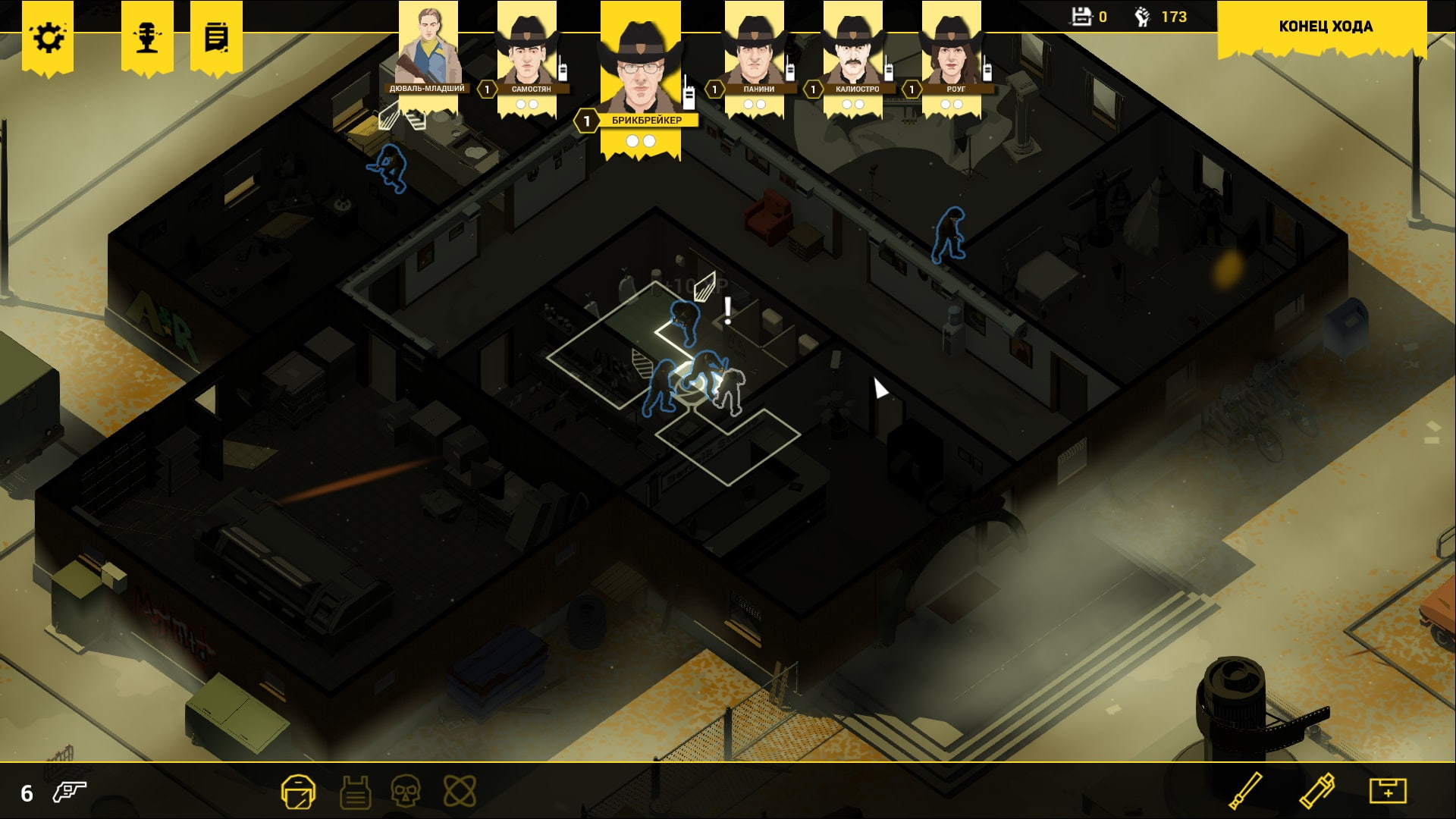The image size is (1456, 819).
Task: Activate the skull ability icon
Action: 406,792
